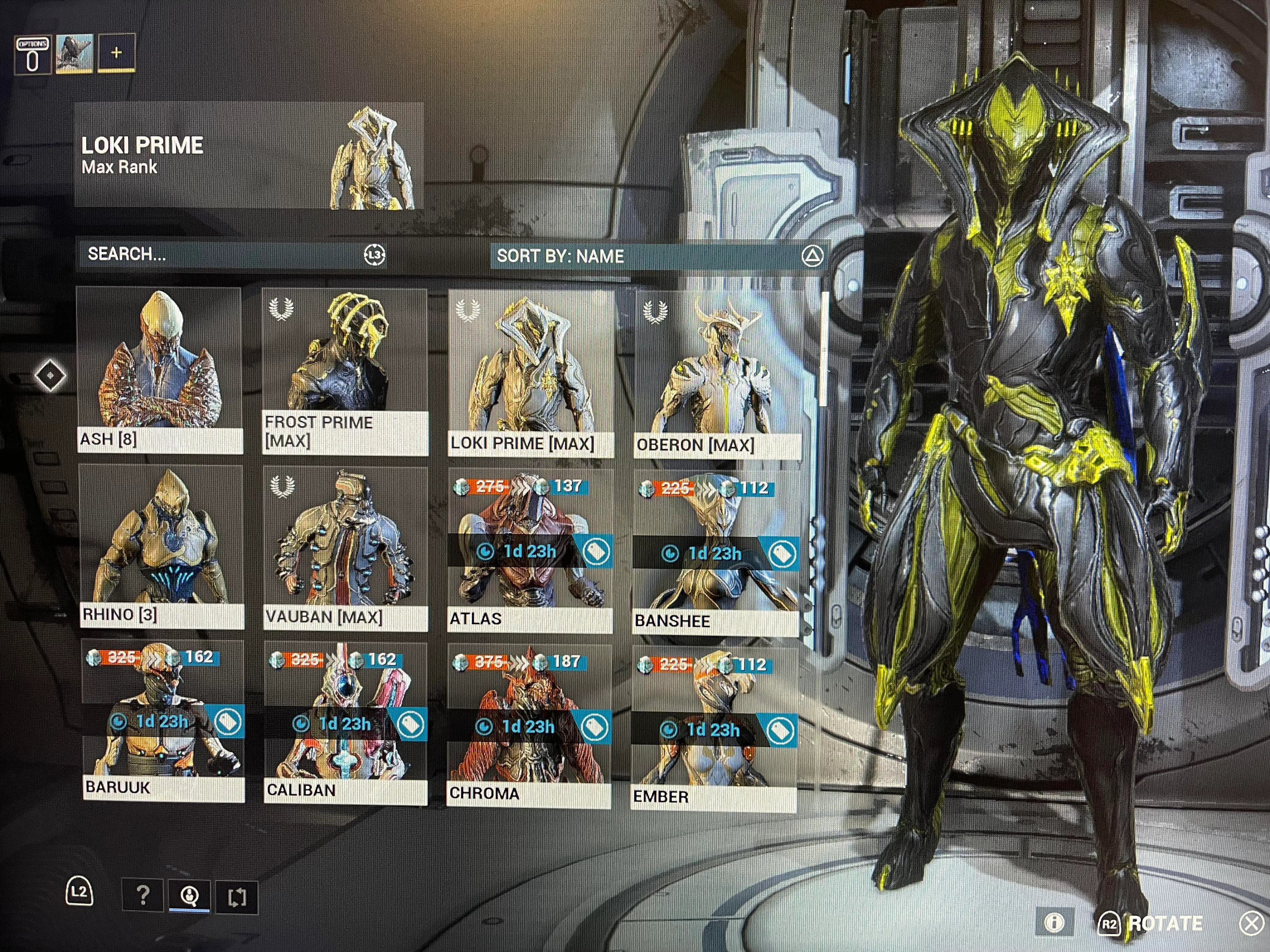The image size is (1270, 952).
Task: Click the swap arrows button
Action: (237, 896)
